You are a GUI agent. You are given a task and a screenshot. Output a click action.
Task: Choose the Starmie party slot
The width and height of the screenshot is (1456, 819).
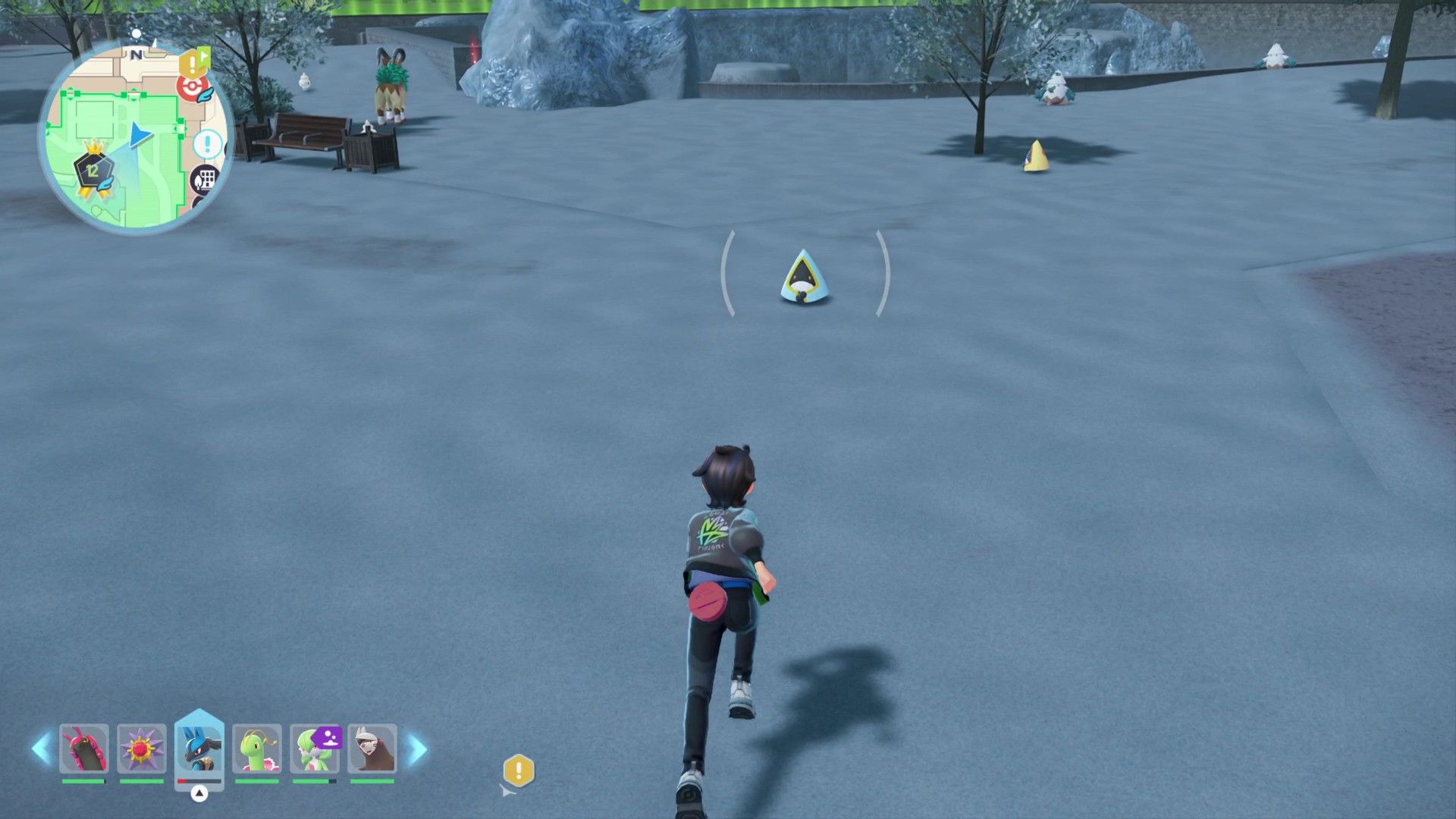coord(141,748)
